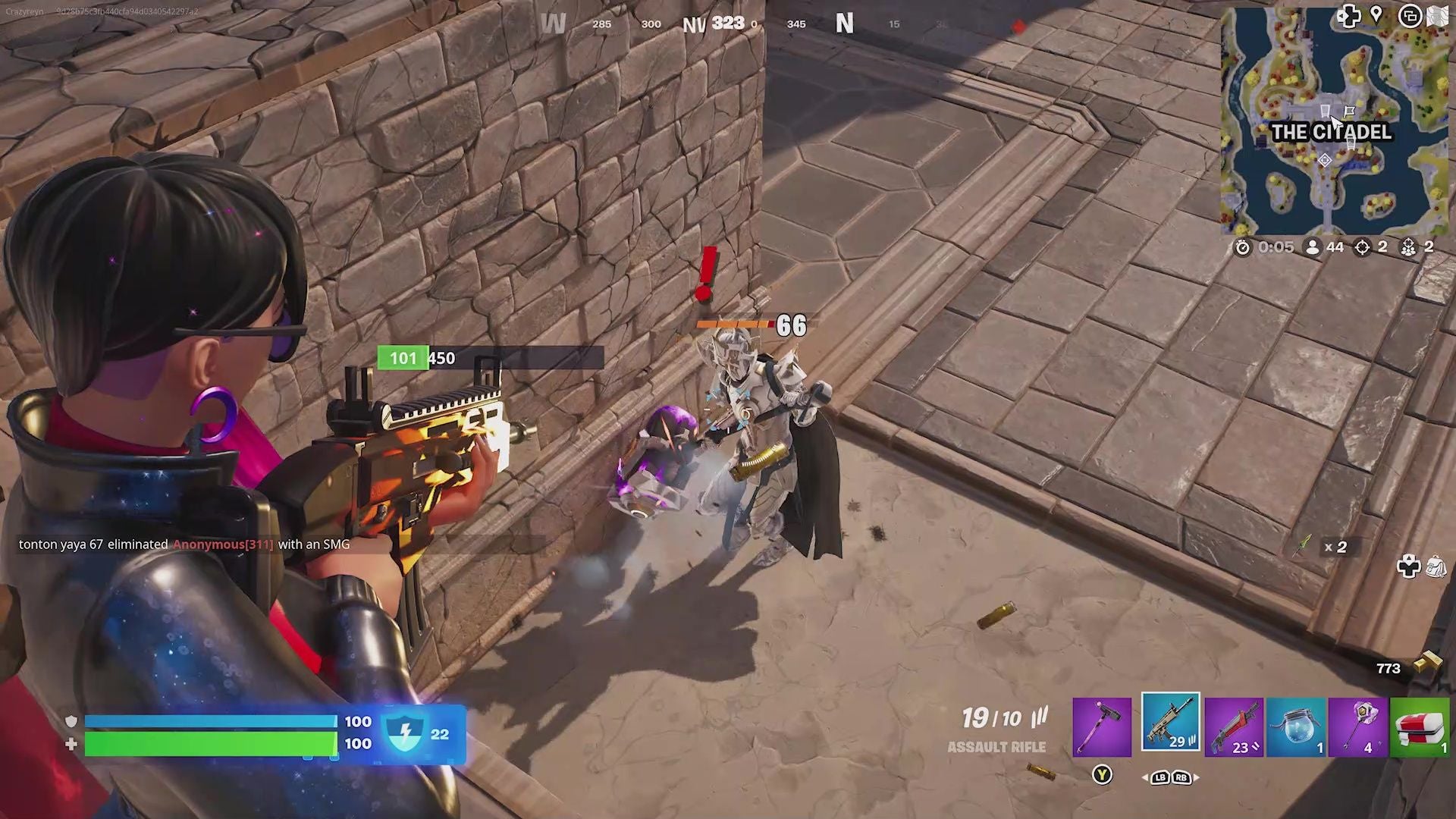Click the waypoint cross marker icon above minimap

pos(1349,17)
